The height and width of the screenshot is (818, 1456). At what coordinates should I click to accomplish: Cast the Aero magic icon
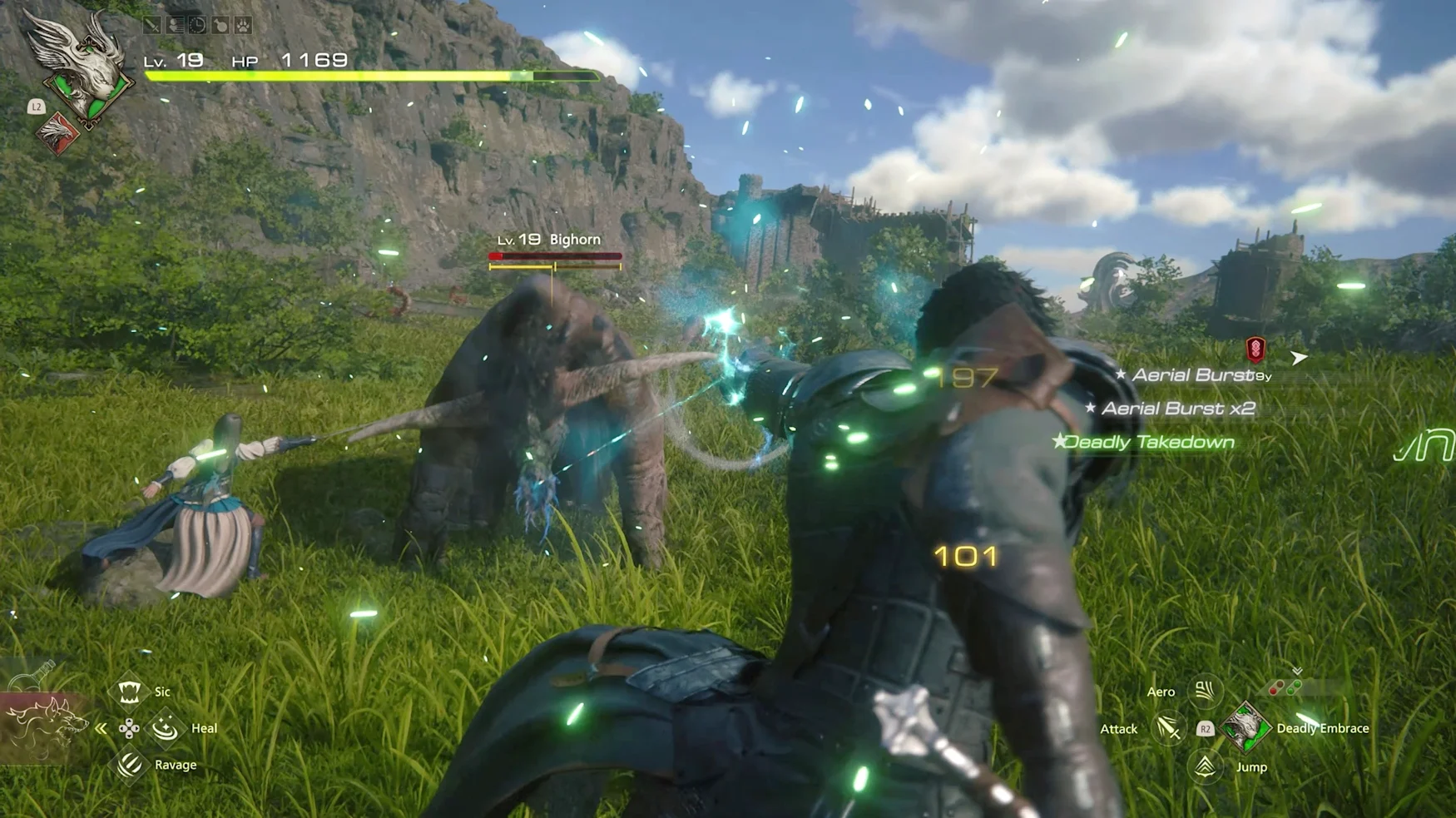(1205, 691)
